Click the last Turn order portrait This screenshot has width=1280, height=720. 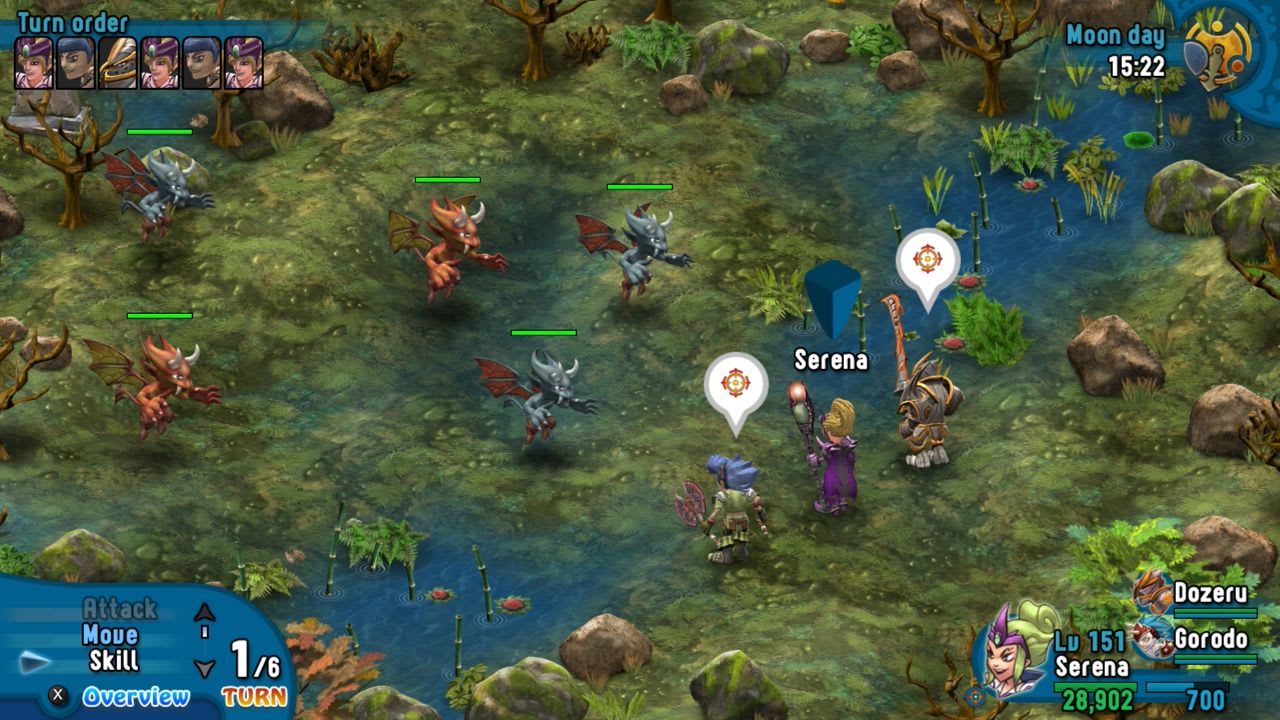coord(243,62)
